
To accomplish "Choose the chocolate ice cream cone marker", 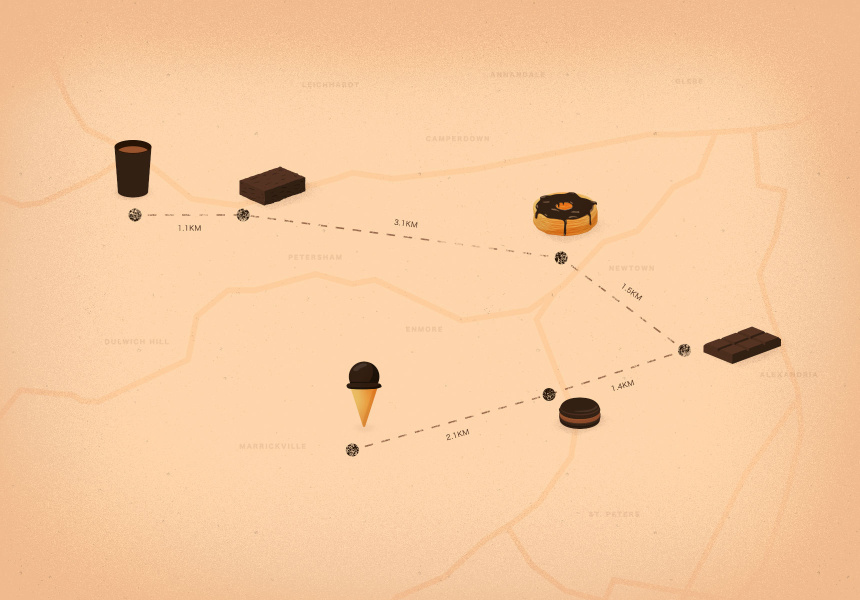I will coord(364,391).
